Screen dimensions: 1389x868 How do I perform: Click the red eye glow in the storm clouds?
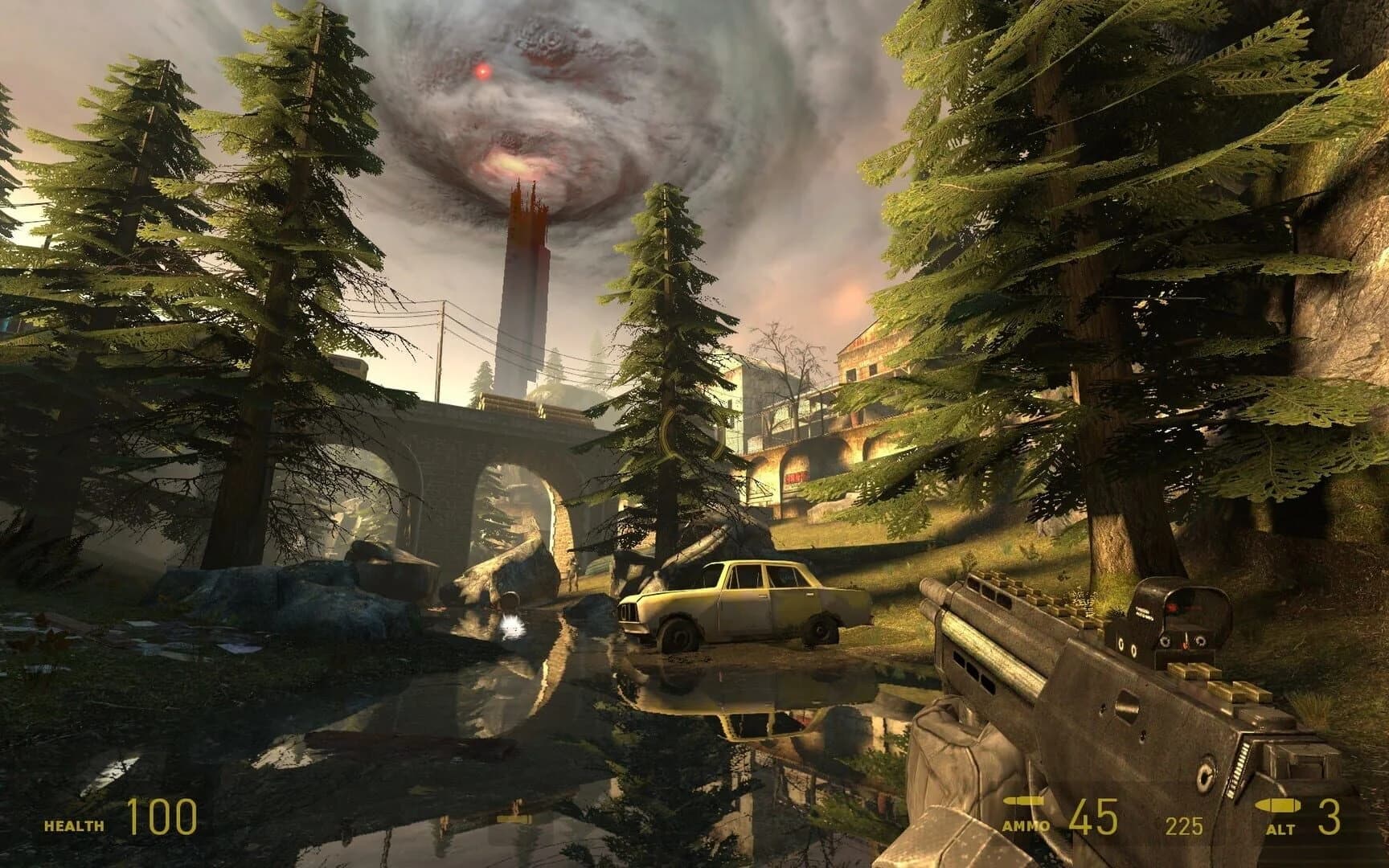(x=483, y=71)
